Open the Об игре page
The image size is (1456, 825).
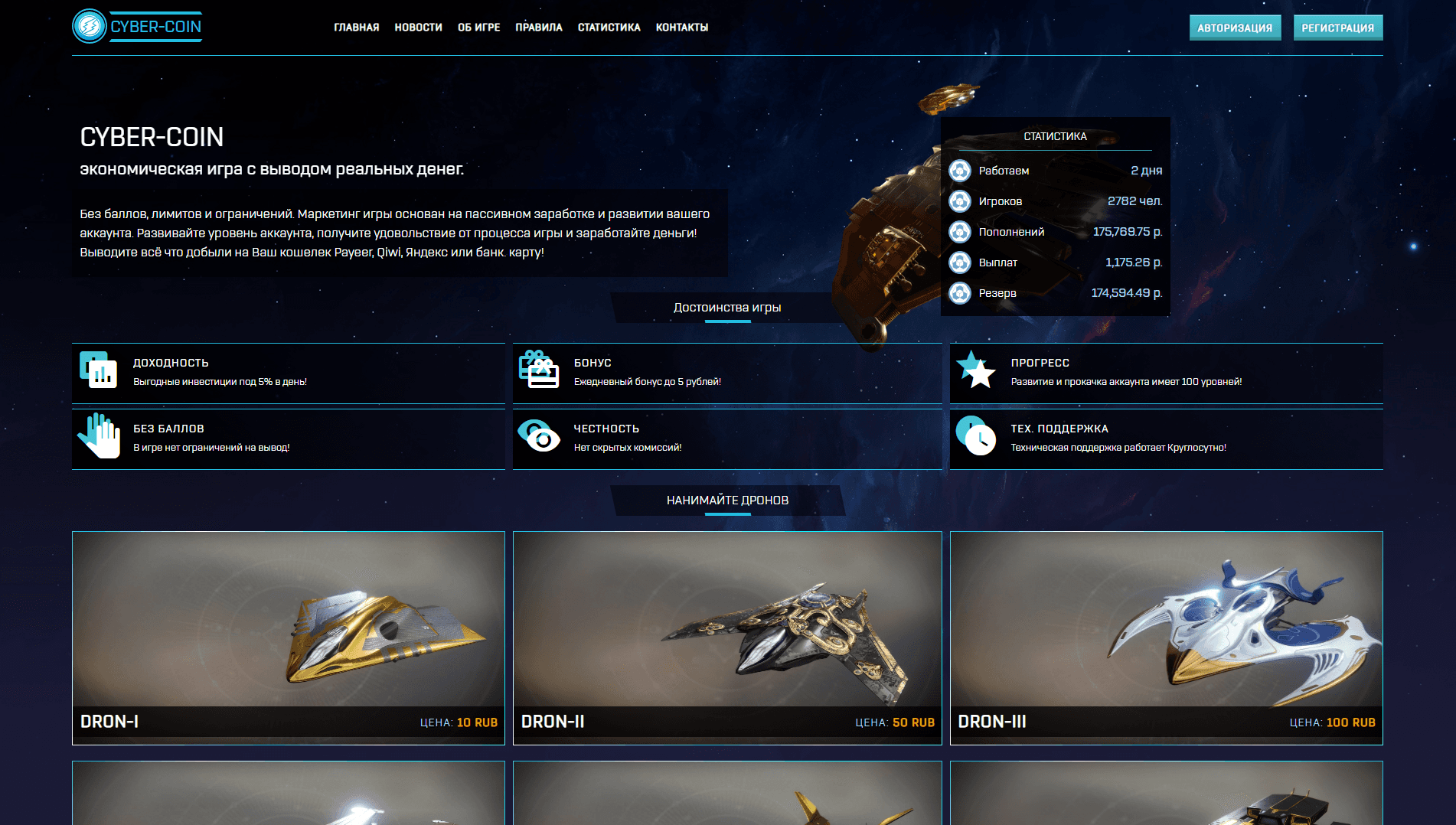click(479, 28)
